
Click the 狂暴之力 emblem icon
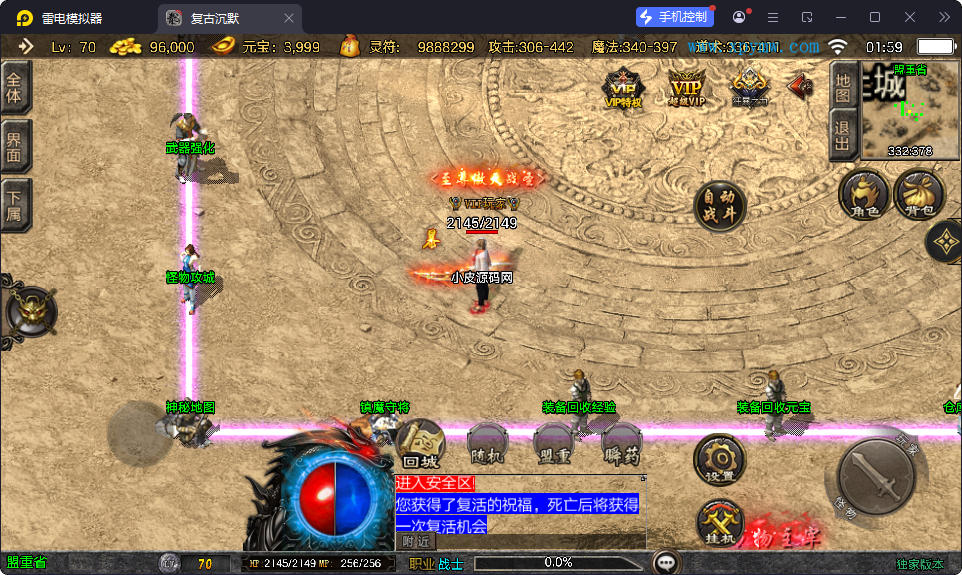tap(750, 87)
